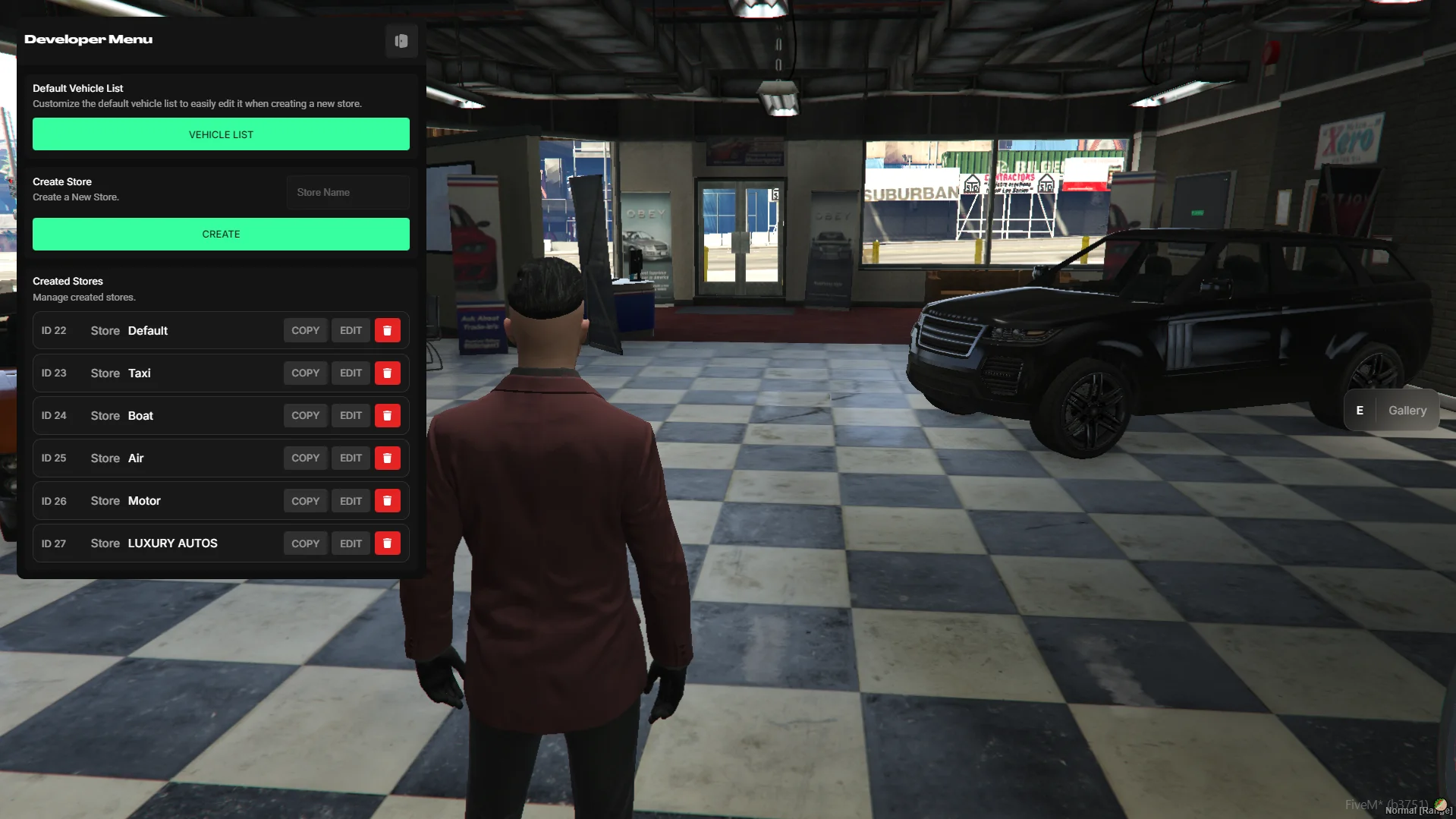Create a new store
The height and width of the screenshot is (819, 1456).
click(x=221, y=235)
